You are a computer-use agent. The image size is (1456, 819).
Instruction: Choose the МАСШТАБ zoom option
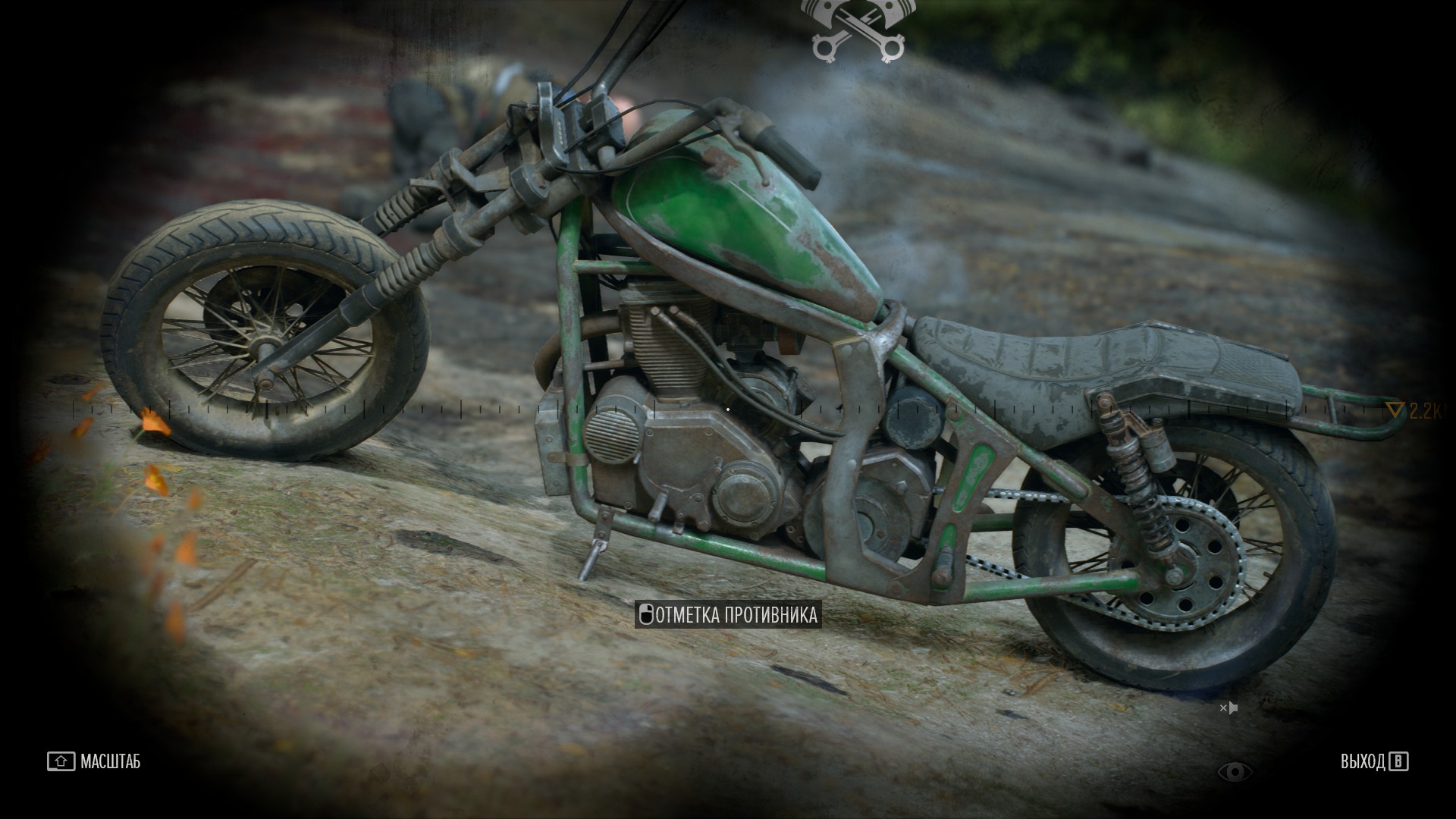(x=110, y=761)
